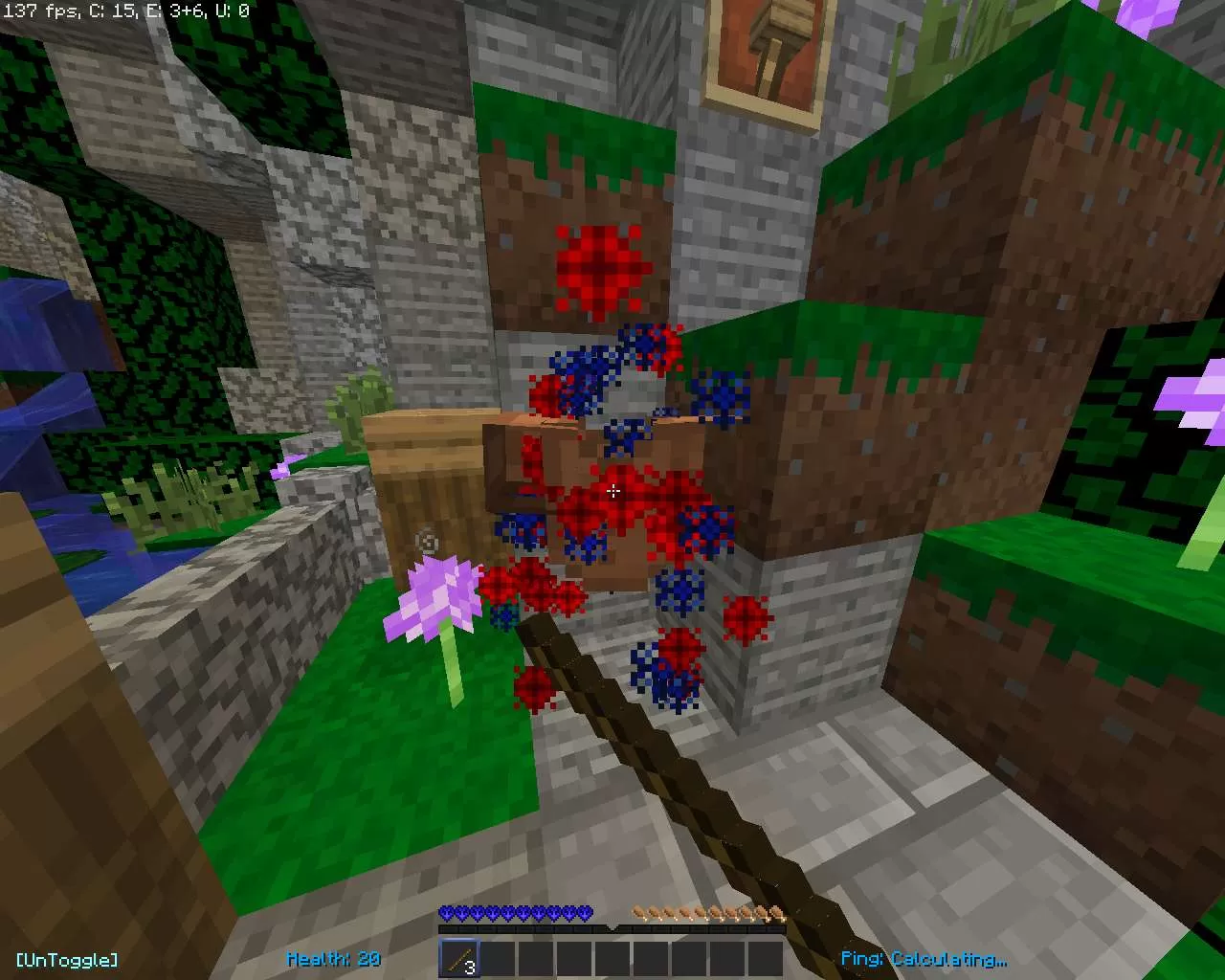Click the rightmost drumstick in the hunger bar
The width and height of the screenshot is (1225, 980).
[x=775, y=911]
